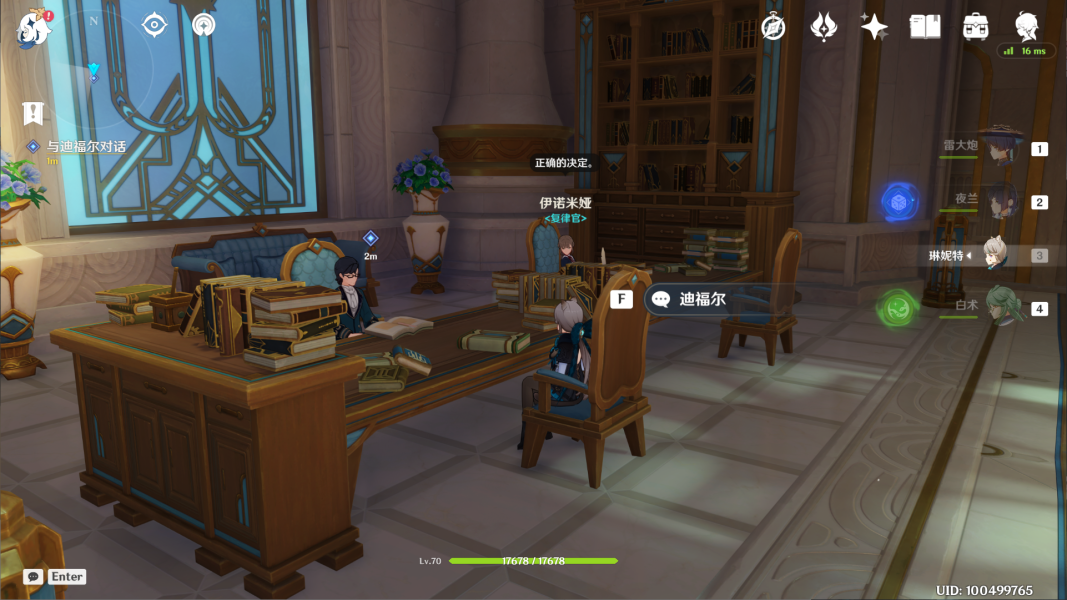1067x600 pixels.
Task: Open the chat box speech bubble
Action: (x=34, y=577)
